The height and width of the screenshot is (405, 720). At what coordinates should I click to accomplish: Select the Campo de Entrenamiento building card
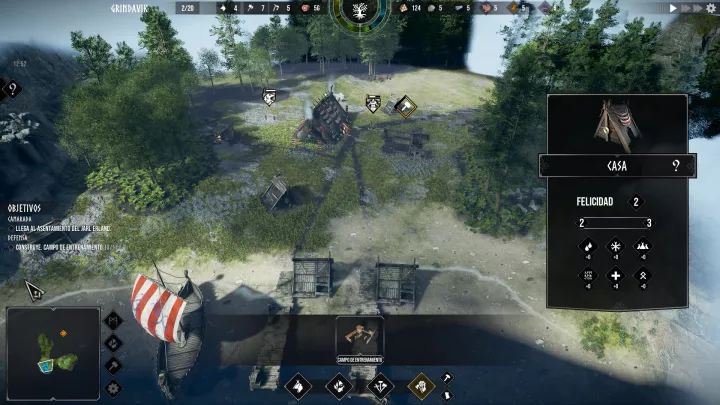pos(359,338)
